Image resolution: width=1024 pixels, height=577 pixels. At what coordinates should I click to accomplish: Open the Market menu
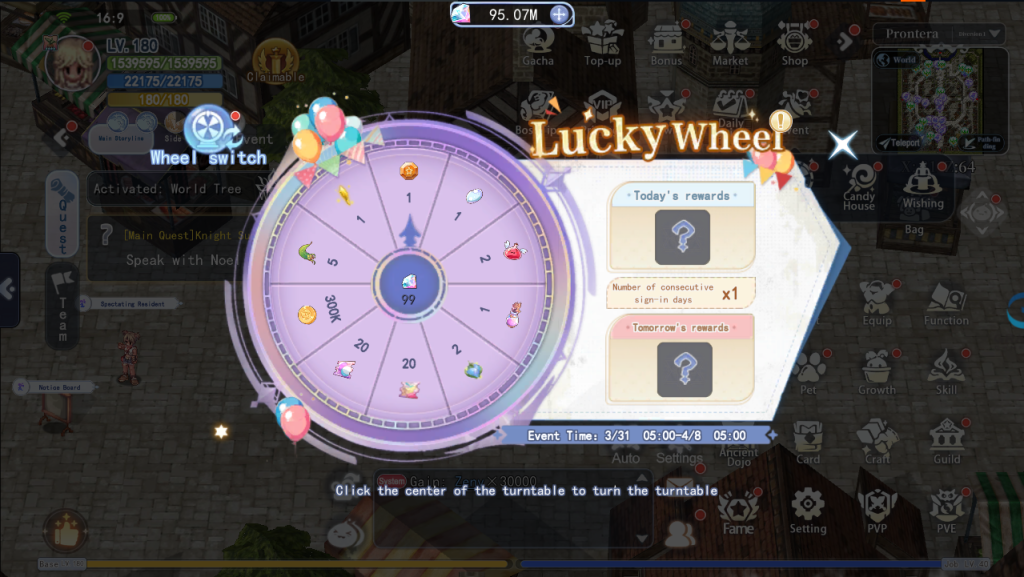point(730,44)
